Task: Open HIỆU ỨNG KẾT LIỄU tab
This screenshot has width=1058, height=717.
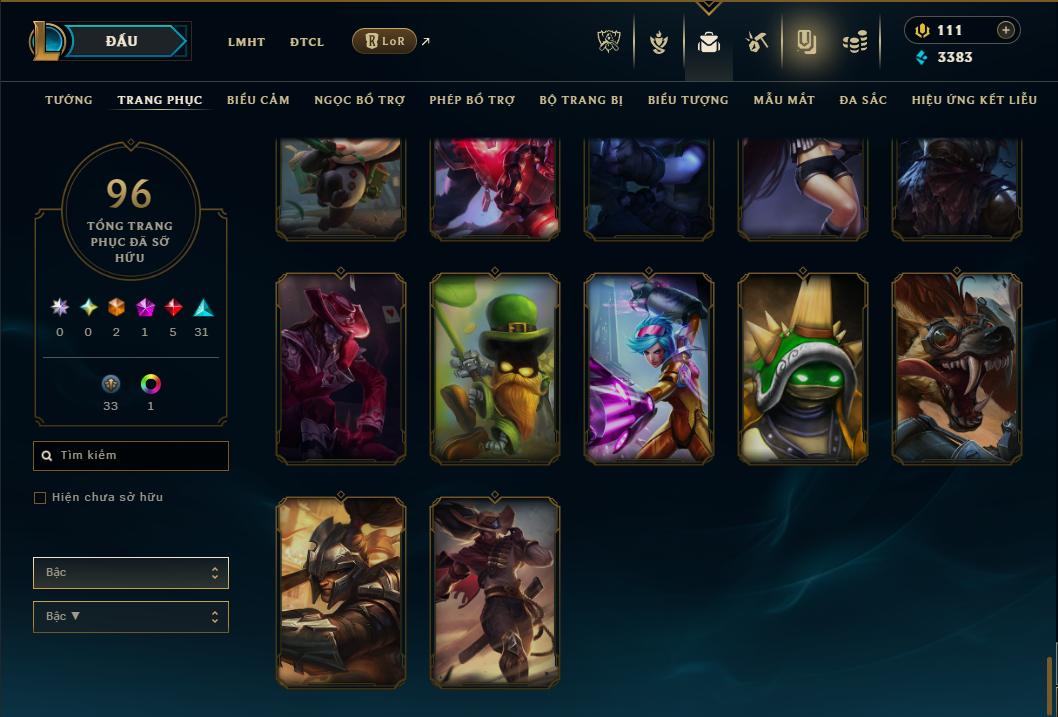Action: coord(974,100)
